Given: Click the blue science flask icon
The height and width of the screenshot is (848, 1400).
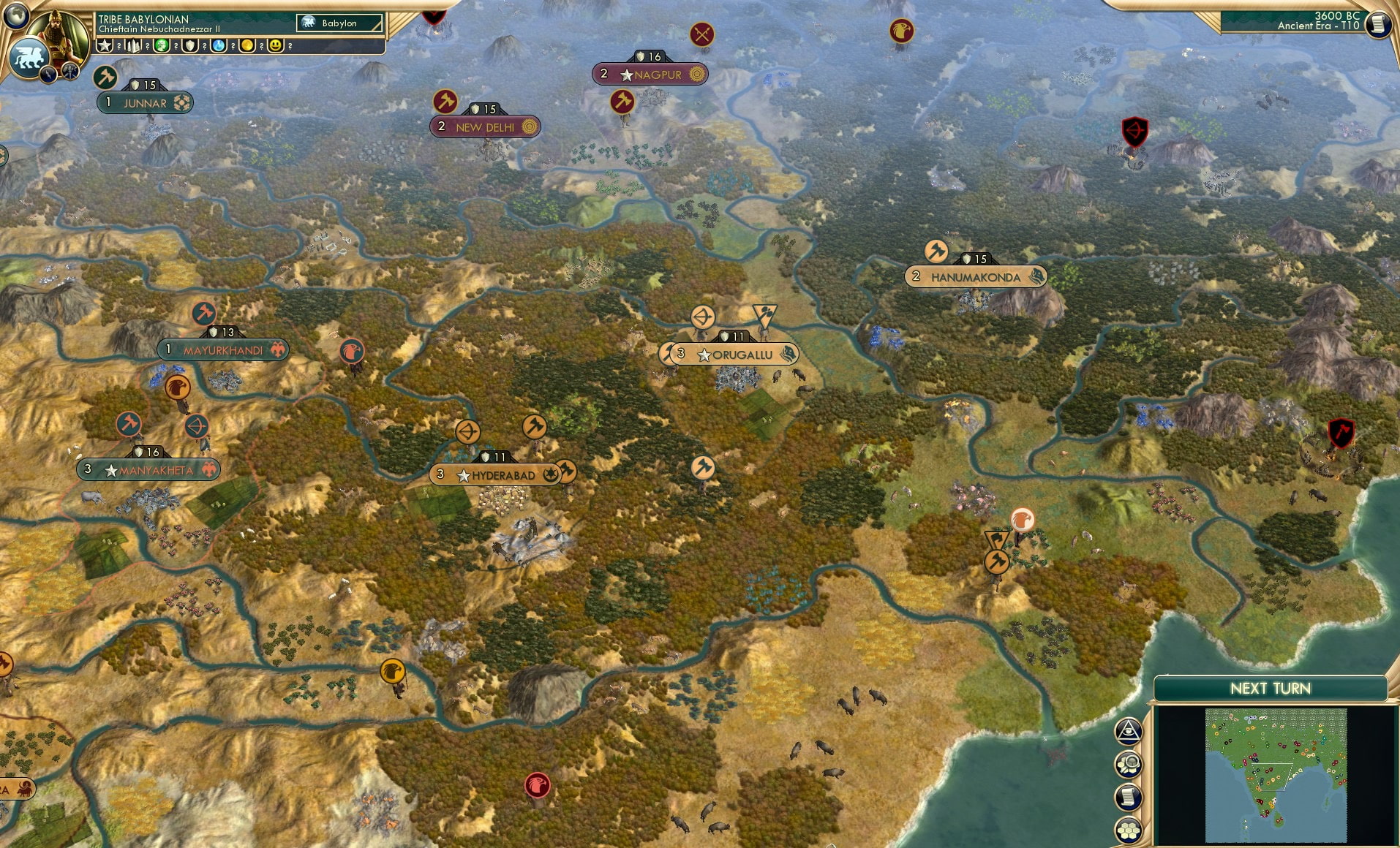Looking at the screenshot, I should tap(218, 45).
